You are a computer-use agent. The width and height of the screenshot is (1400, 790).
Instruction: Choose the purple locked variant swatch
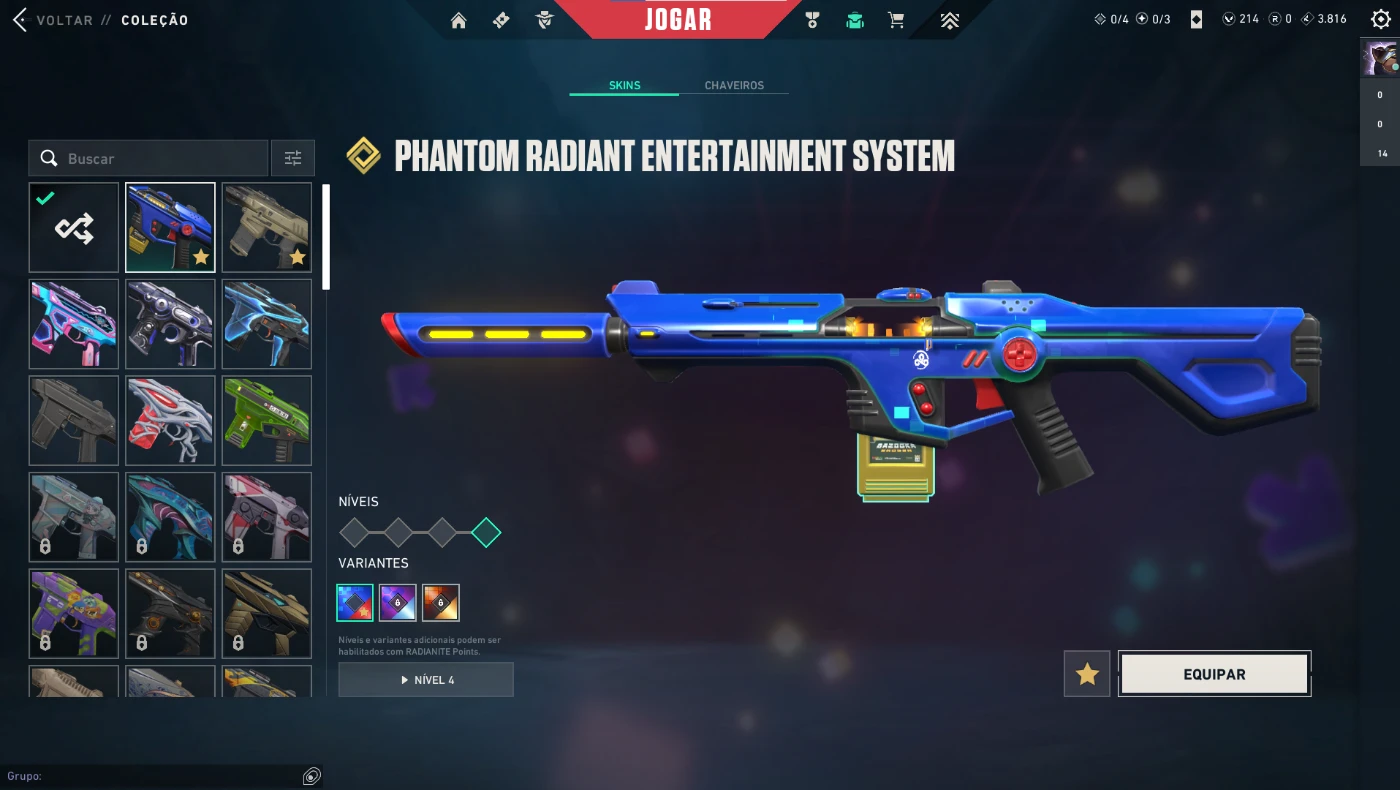coord(398,603)
